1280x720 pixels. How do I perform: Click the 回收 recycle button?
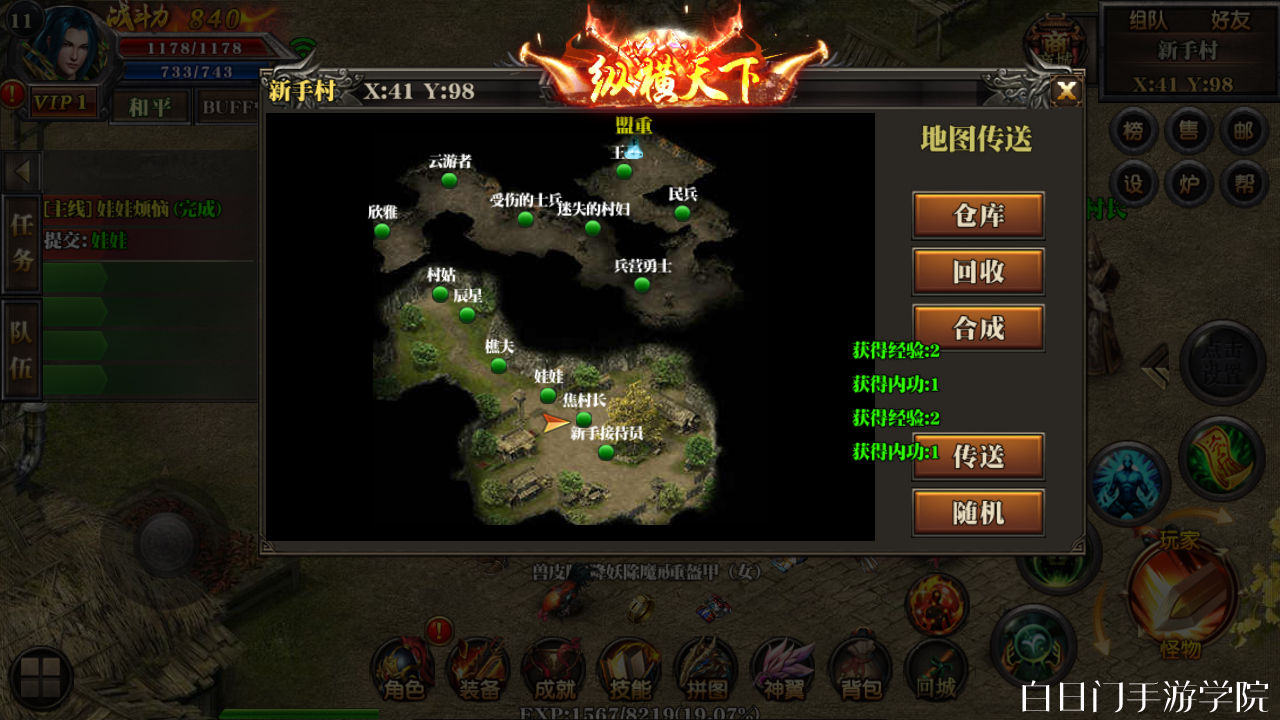click(x=978, y=271)
